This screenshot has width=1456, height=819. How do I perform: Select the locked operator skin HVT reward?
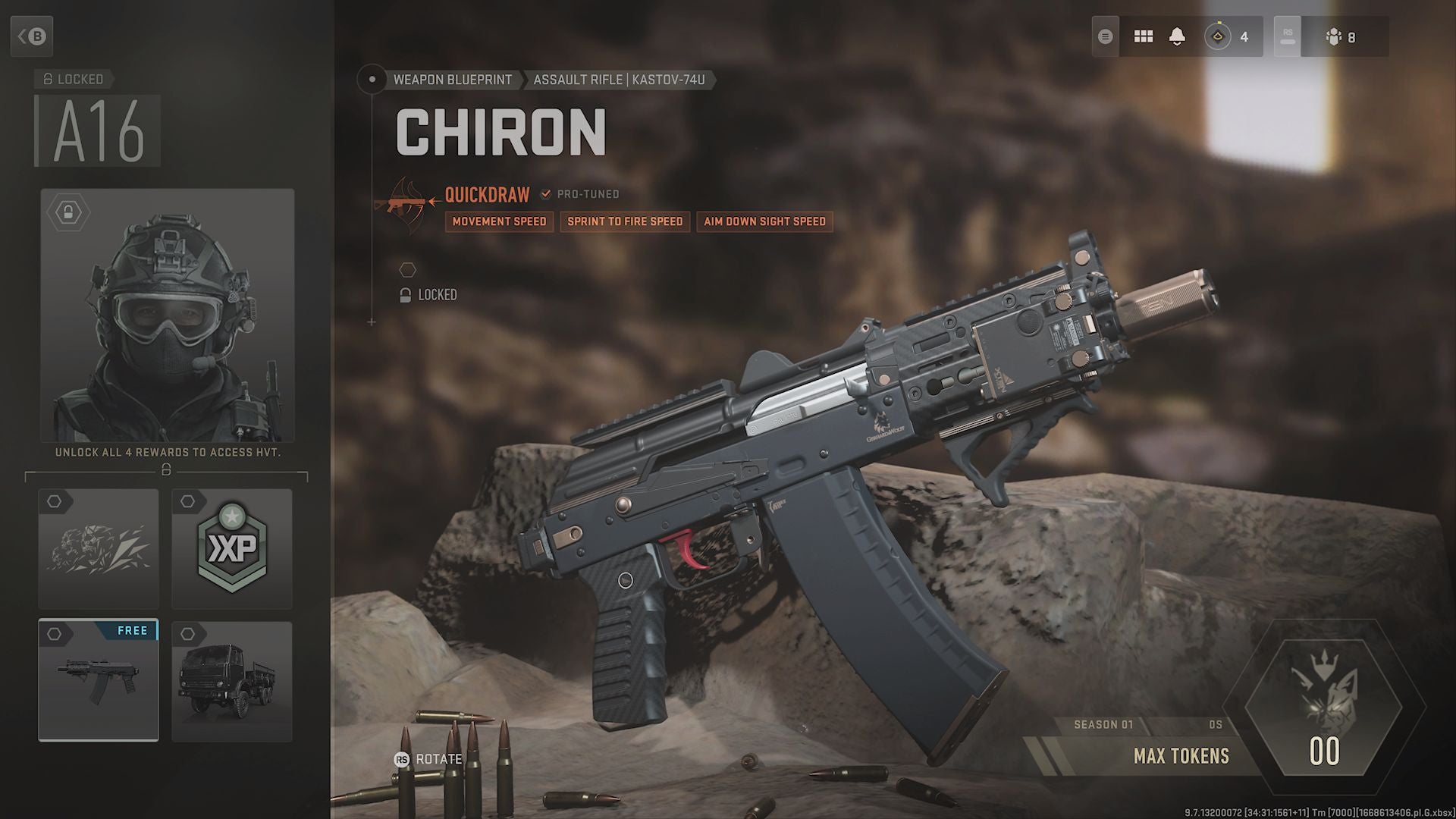[x=167, y=315]
